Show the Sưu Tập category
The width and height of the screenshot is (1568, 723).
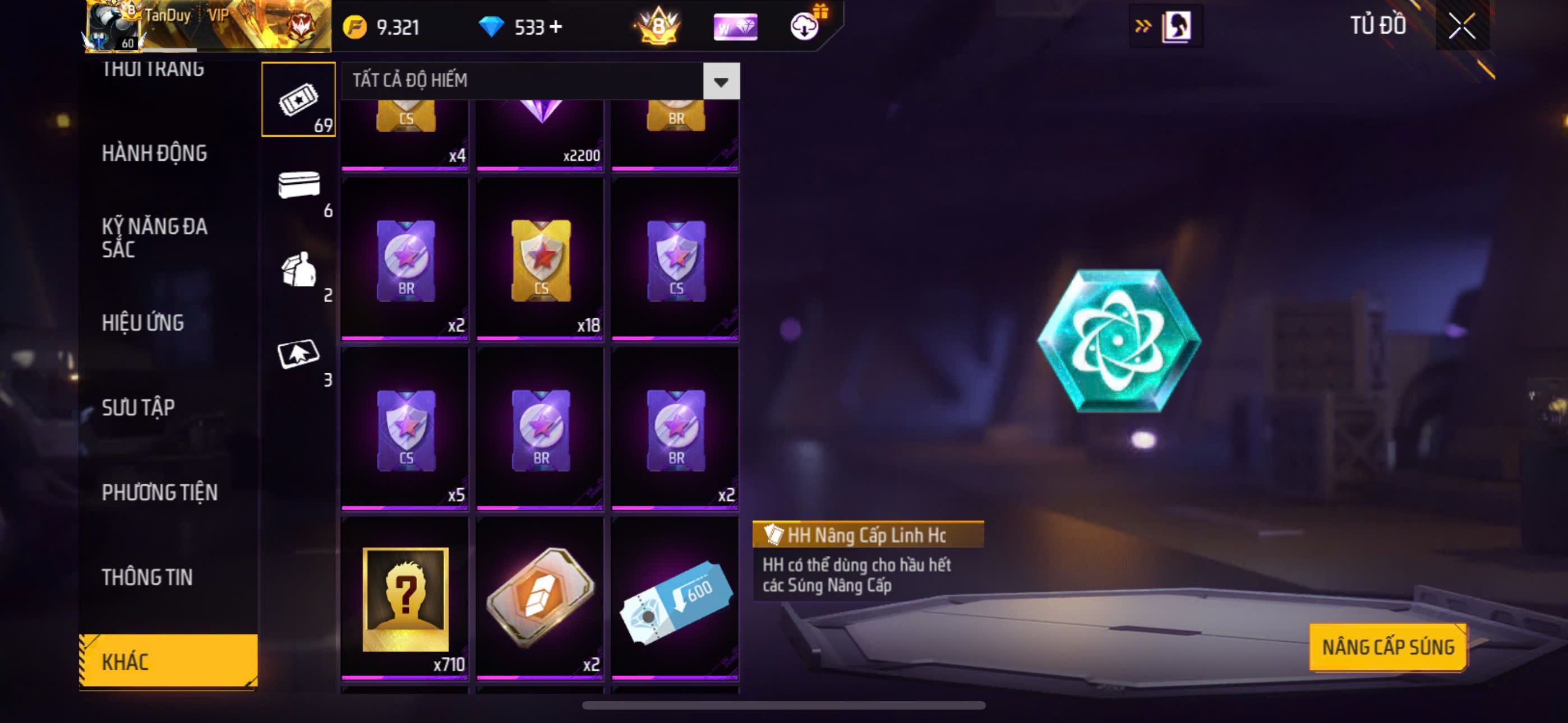click(138, 407)
